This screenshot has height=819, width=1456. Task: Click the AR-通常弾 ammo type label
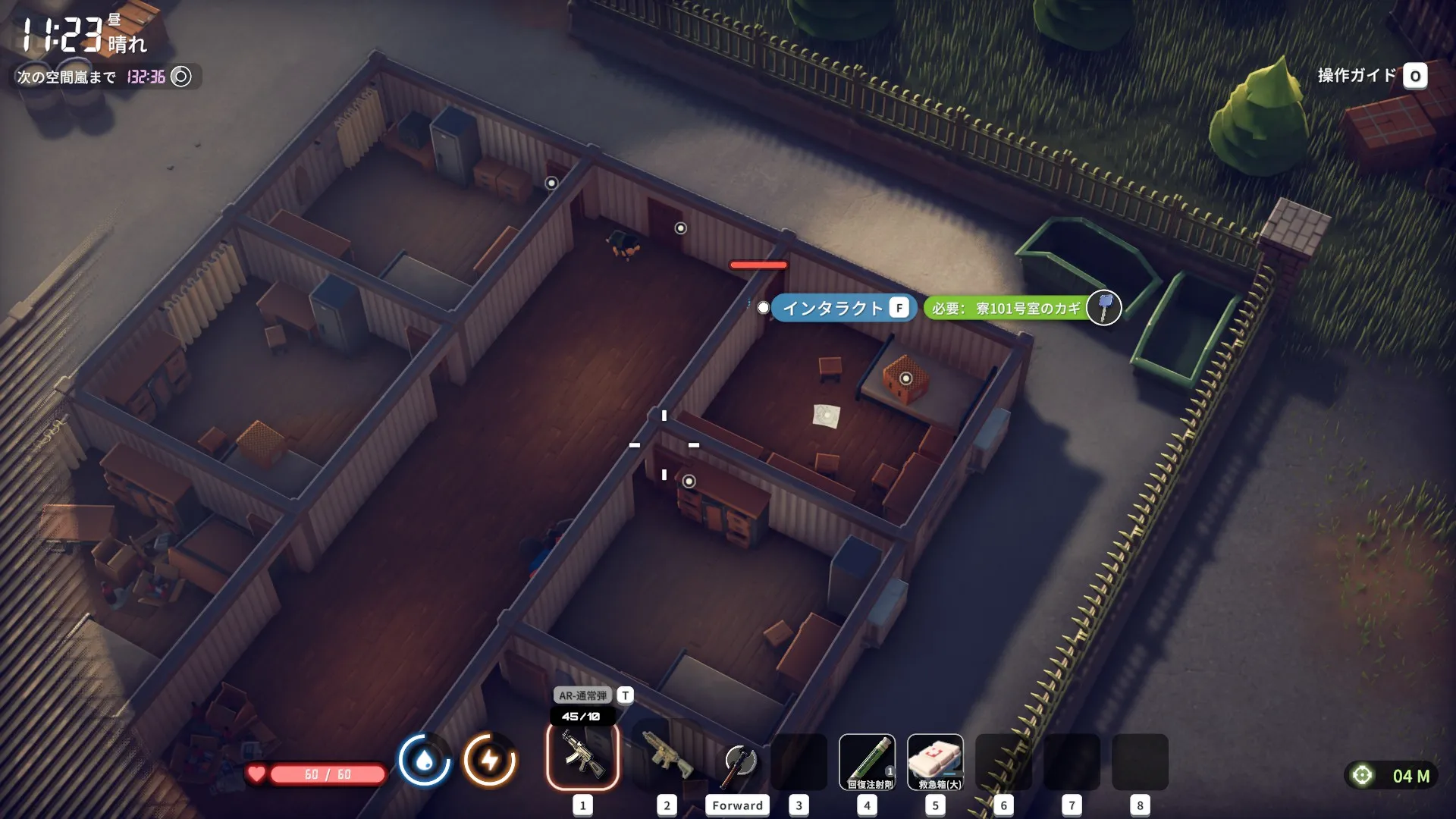(583, 695)
